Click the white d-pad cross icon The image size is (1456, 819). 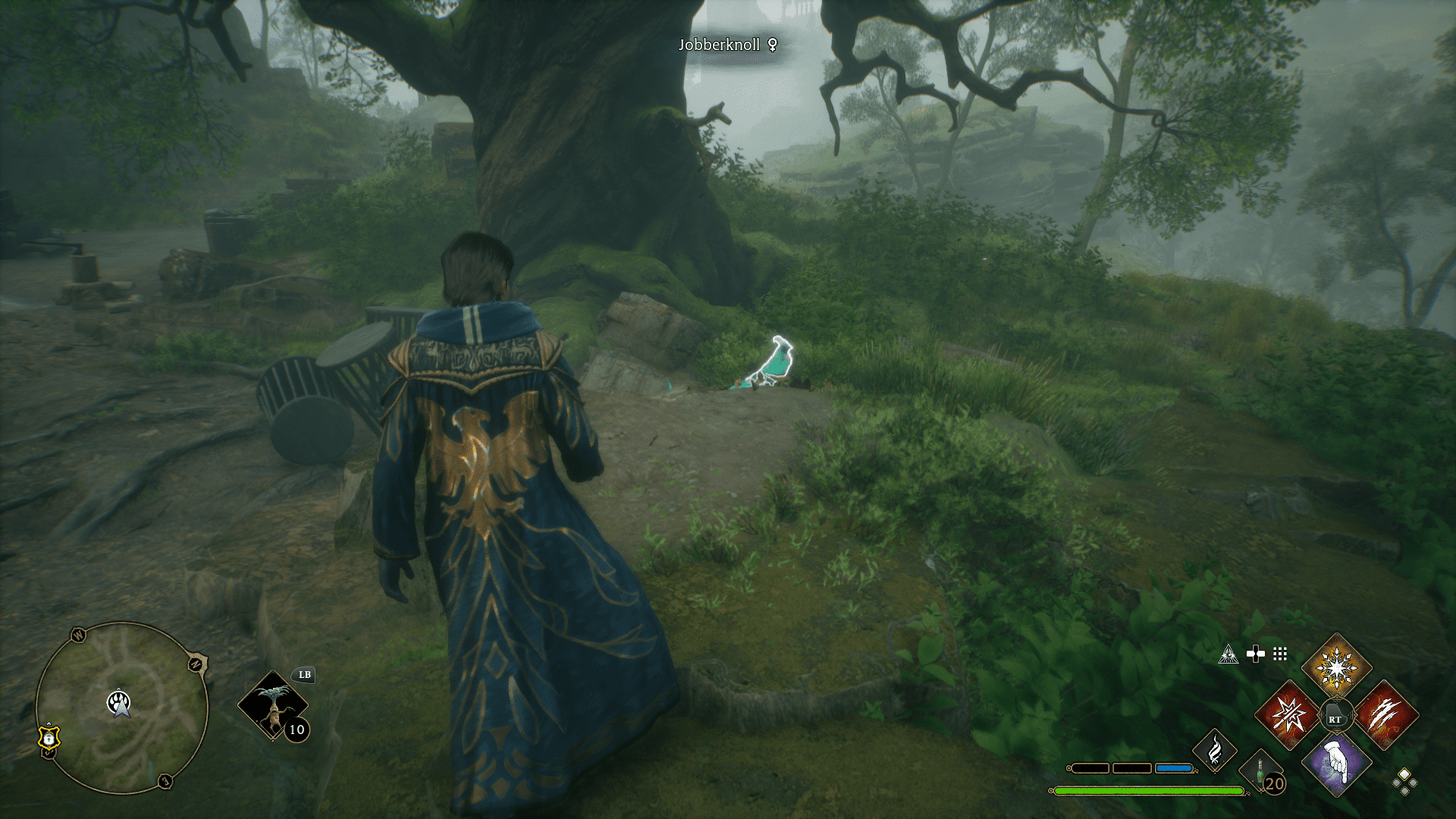point(1257,653)
